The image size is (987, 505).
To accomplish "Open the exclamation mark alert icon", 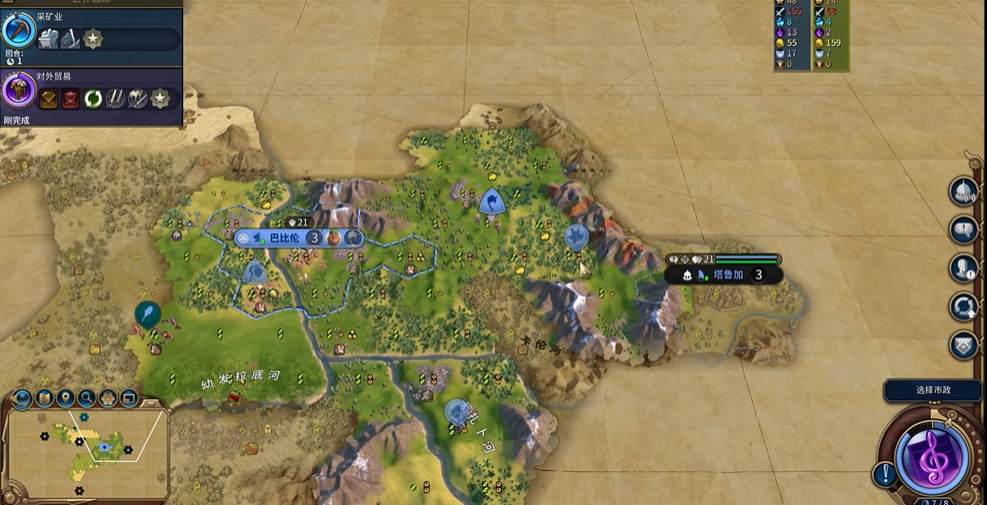I will click(x=884, y=473).
